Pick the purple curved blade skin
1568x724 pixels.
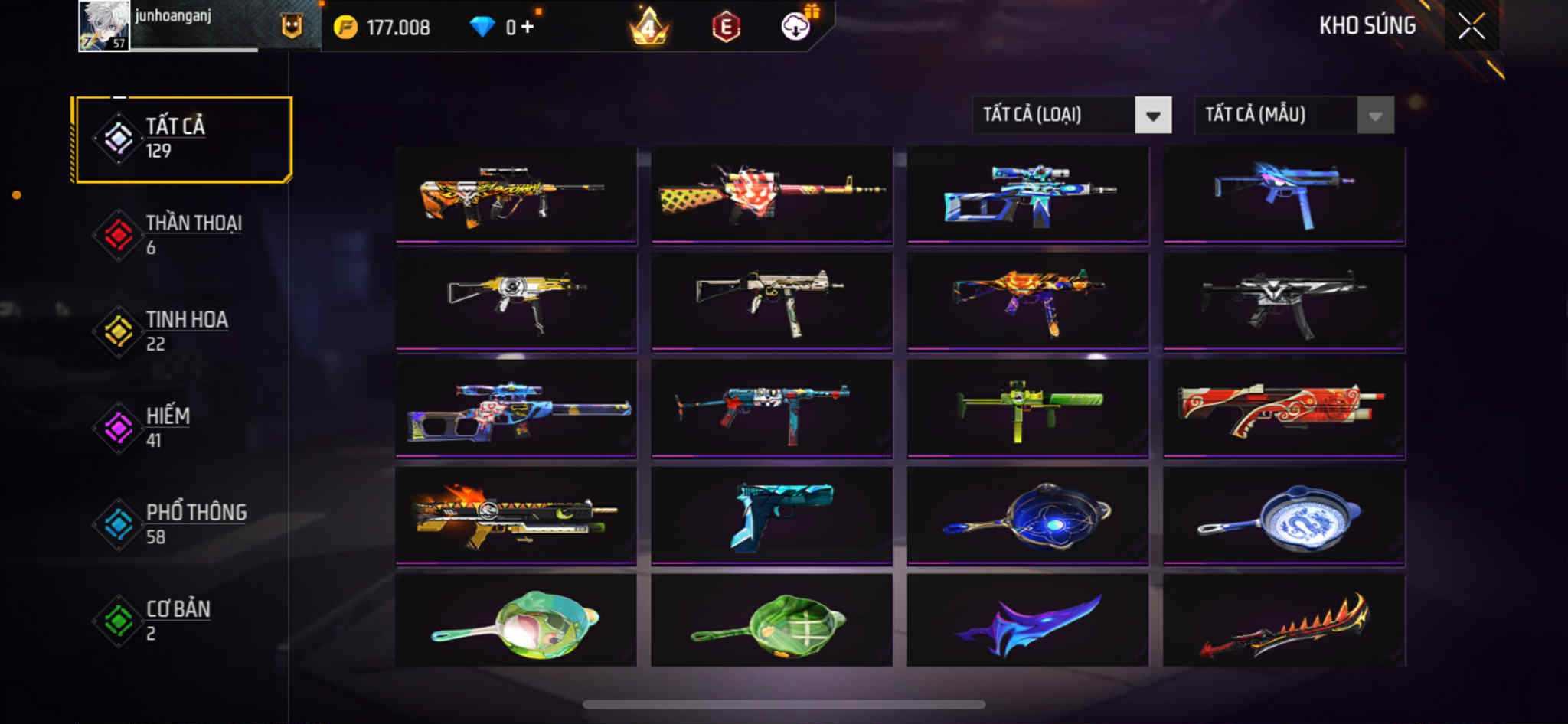(1027, 621)
